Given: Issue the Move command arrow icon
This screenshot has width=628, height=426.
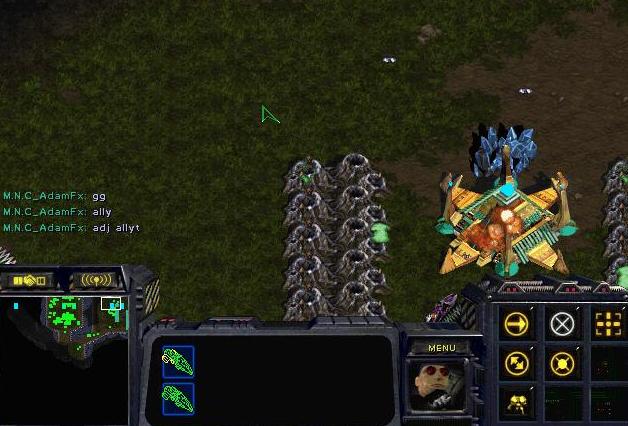Looking at the screenshot, I should (517, 324).
